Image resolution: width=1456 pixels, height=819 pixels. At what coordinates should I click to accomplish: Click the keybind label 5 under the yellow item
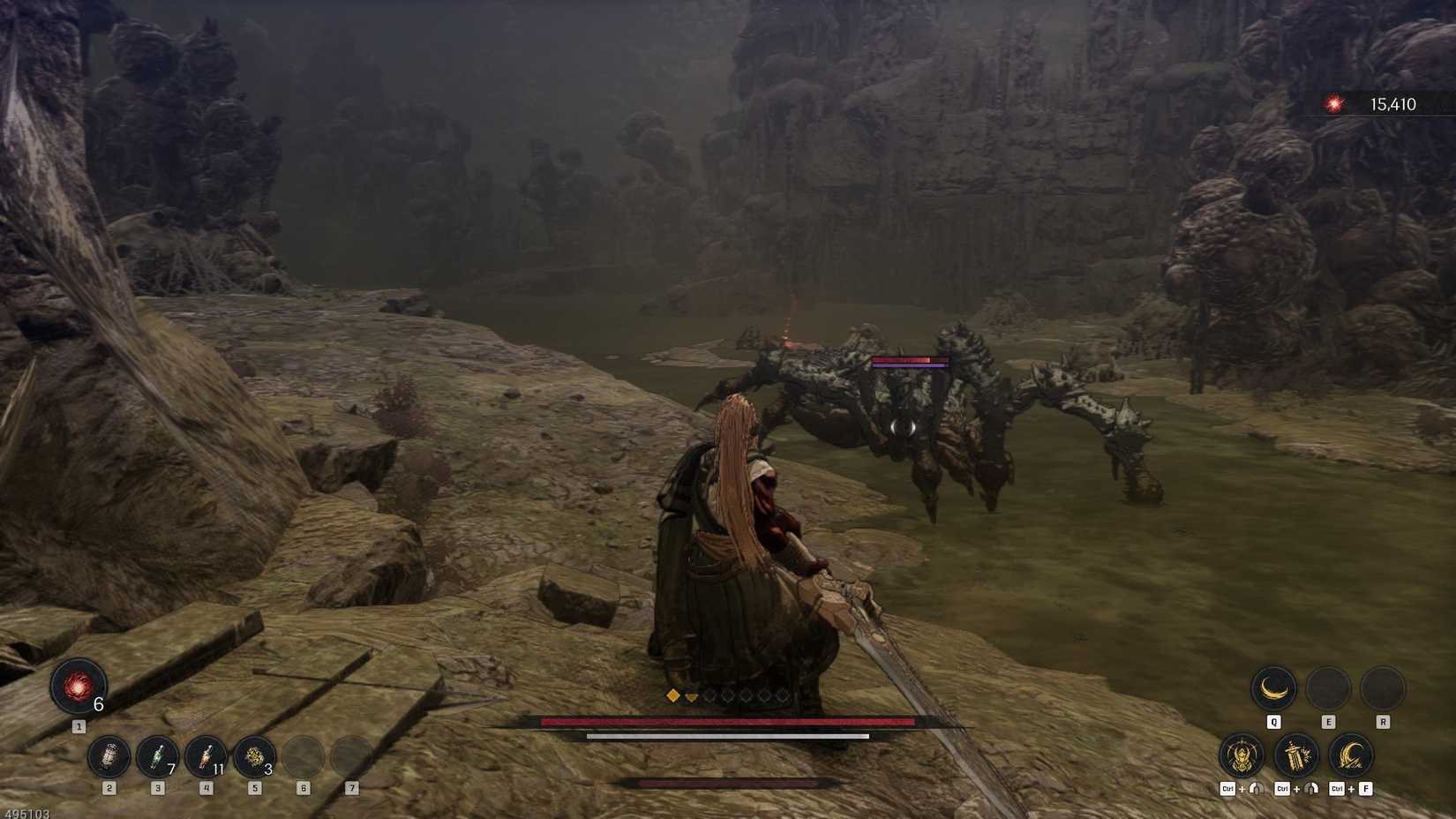pyautogui.click(x=254, y=789)
